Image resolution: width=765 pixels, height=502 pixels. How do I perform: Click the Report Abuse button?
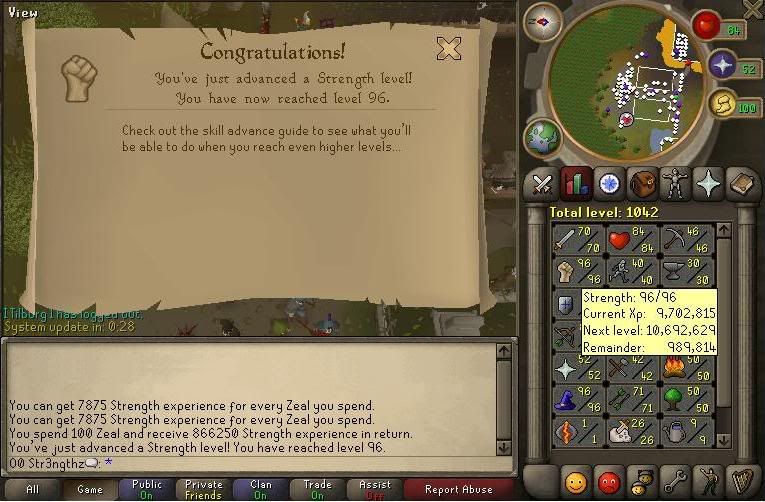(458, 490)
